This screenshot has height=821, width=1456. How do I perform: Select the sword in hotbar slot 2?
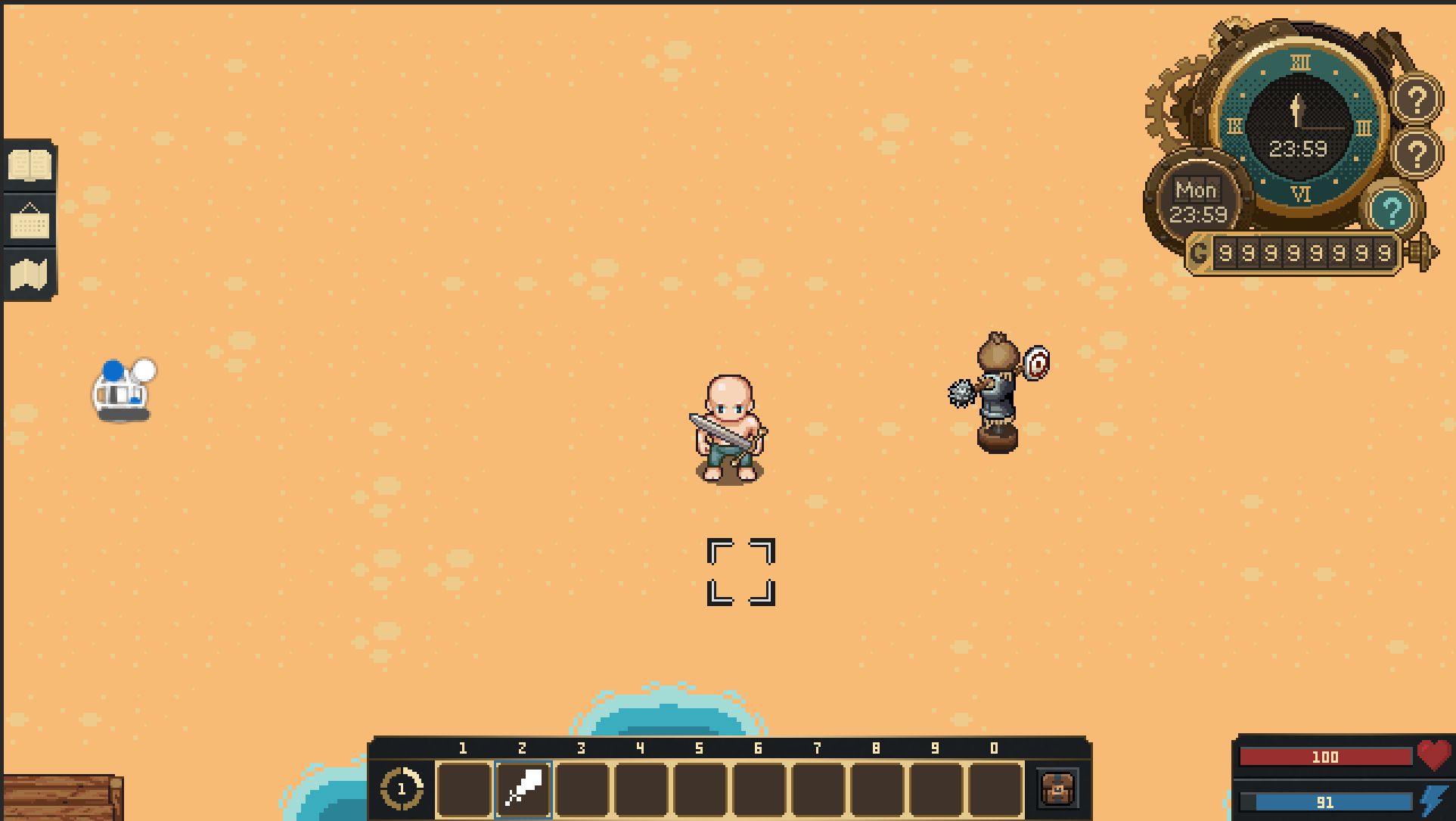click(x=523, y=789)
